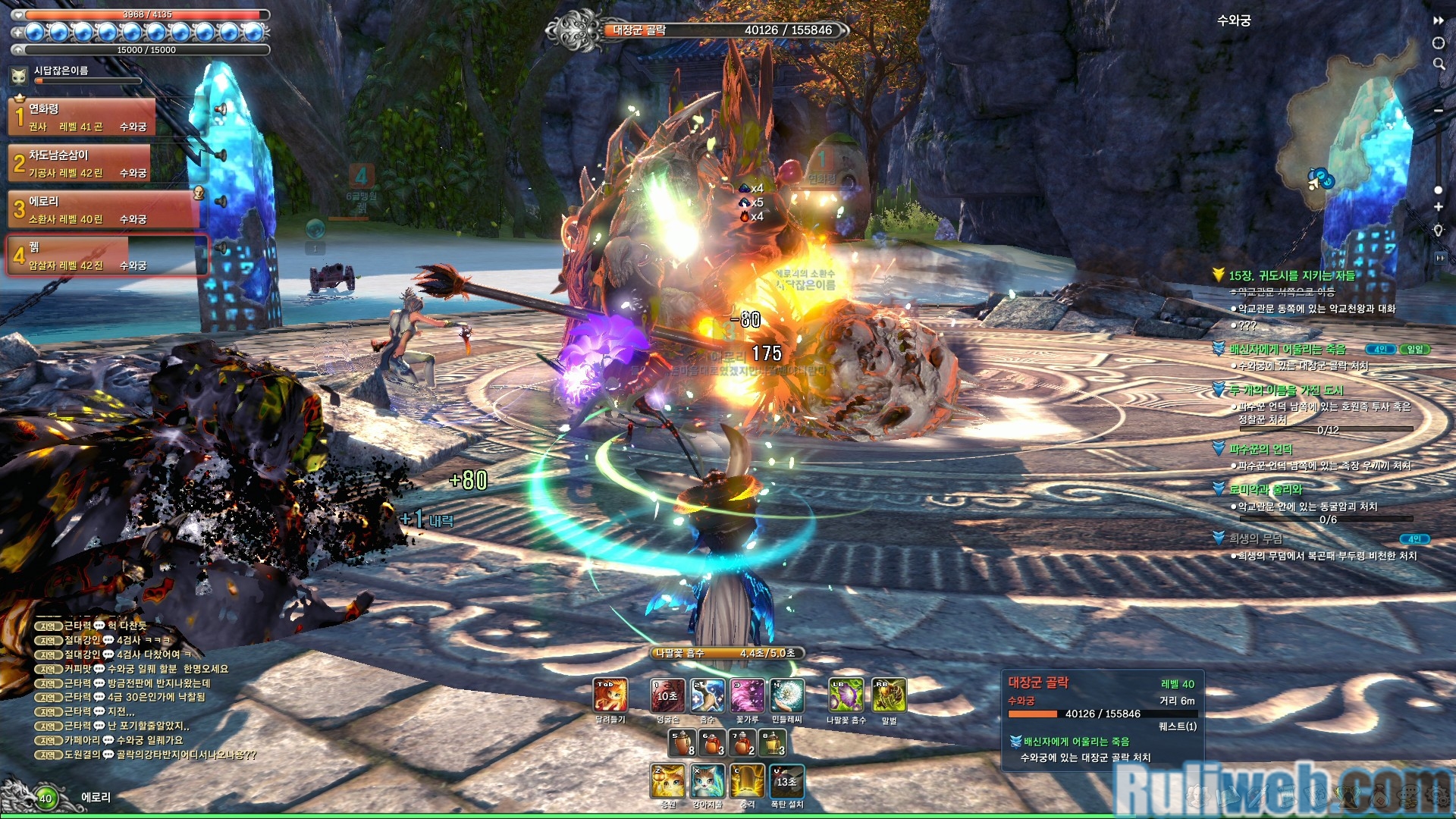Trigger the golden 충격 skill
The image size is (1456, 819).
[748, 781]
